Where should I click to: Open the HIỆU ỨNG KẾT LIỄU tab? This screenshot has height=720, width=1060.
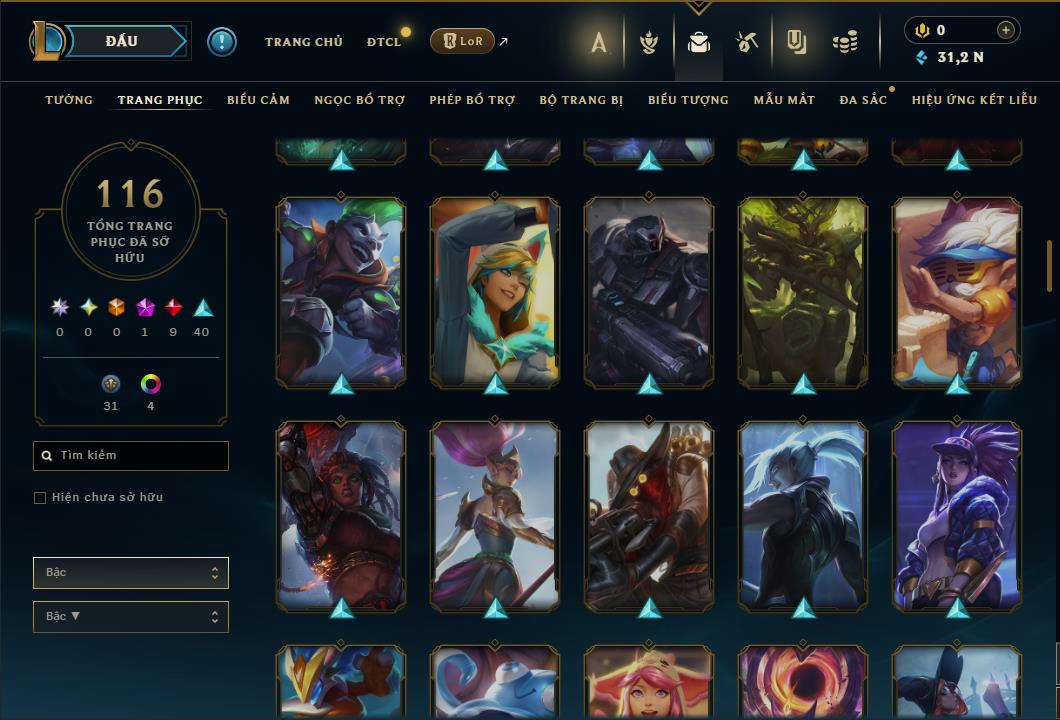(974, 100)
